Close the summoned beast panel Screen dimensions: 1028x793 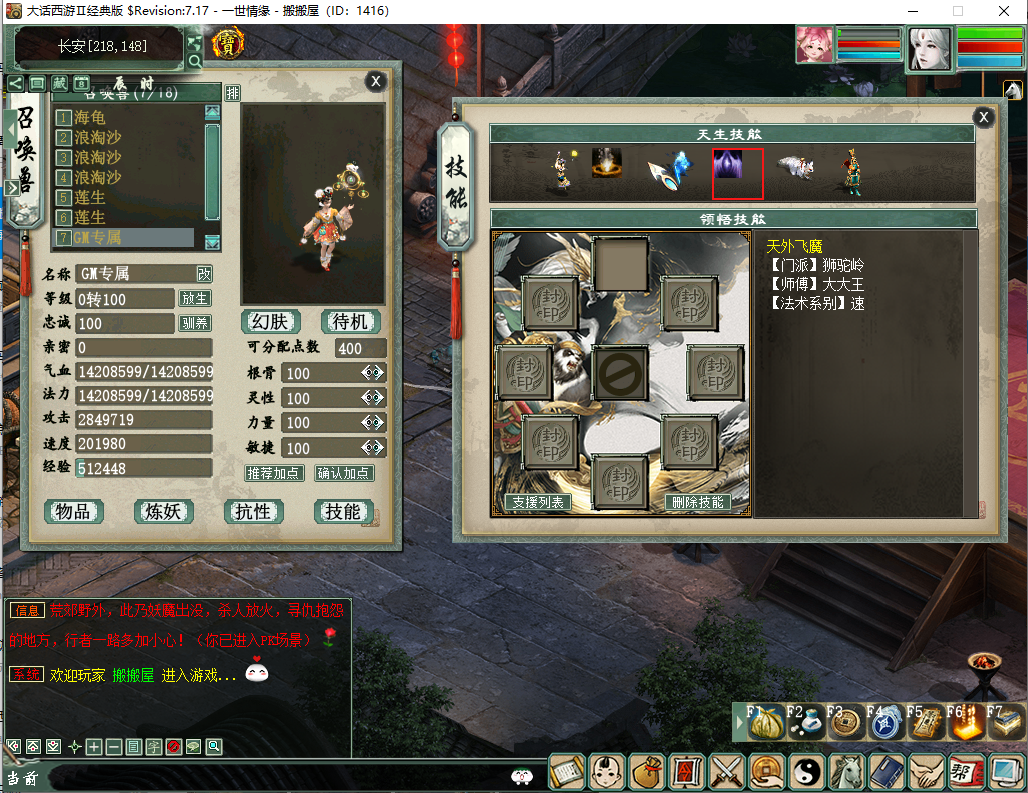[375, 82]
